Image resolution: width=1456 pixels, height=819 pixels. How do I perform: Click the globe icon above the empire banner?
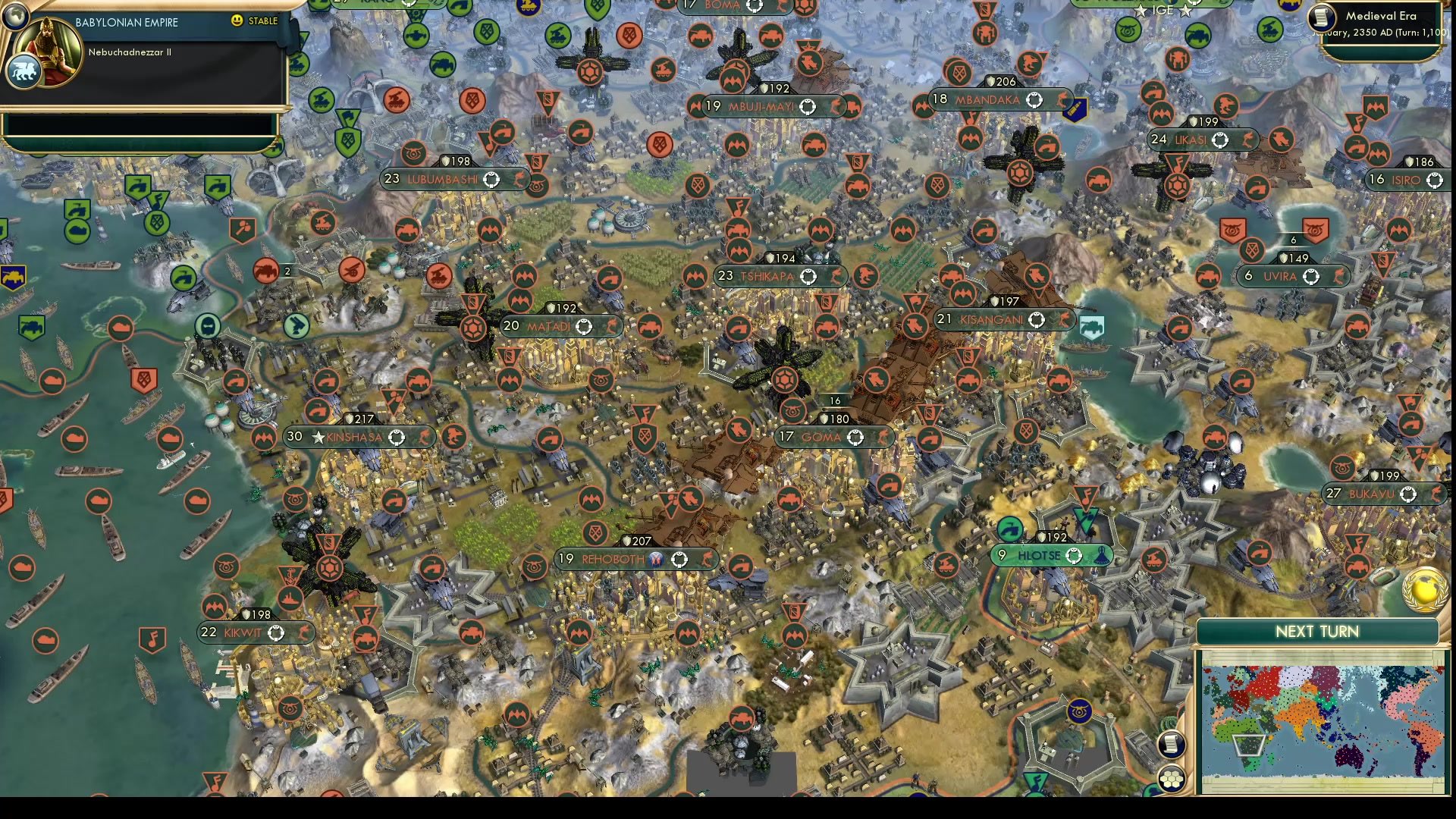click(x=16, y=17)
